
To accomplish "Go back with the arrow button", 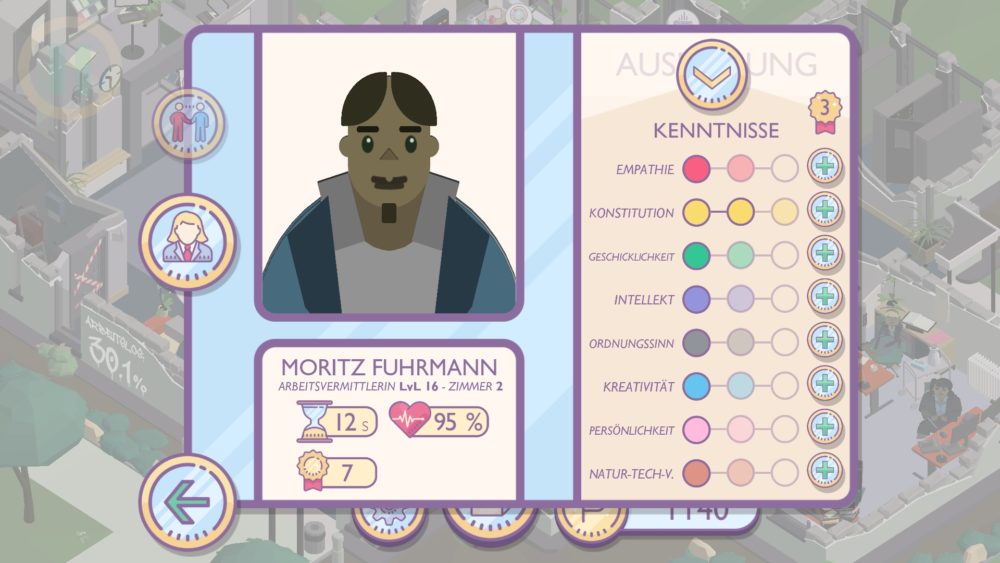I will pos(188,502).
